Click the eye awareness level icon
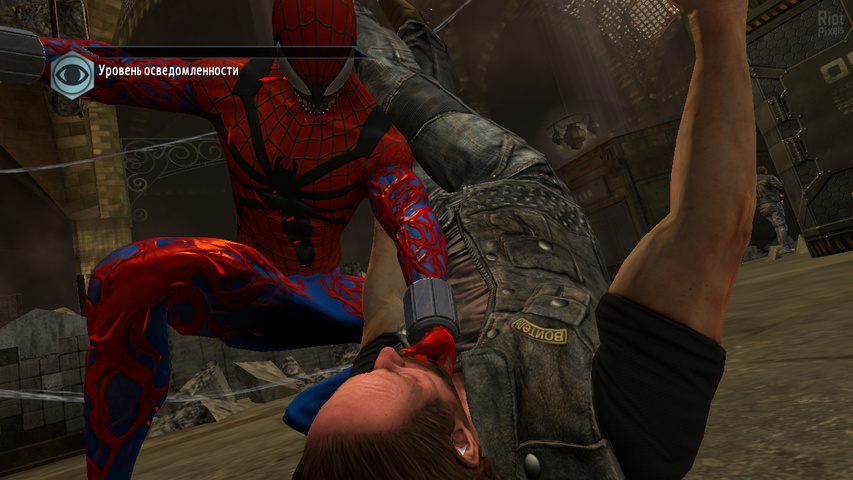 pyautogui.click(x=70, y=73)
